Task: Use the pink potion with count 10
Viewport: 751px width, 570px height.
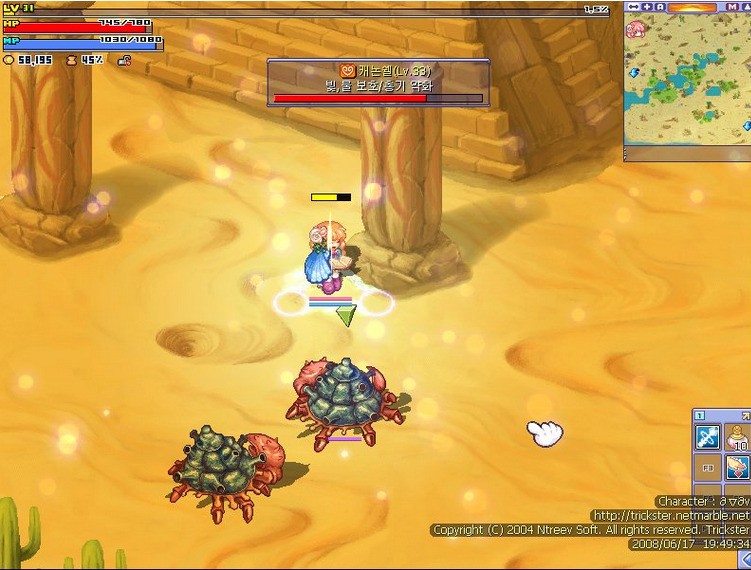Action: pos(739,436)
